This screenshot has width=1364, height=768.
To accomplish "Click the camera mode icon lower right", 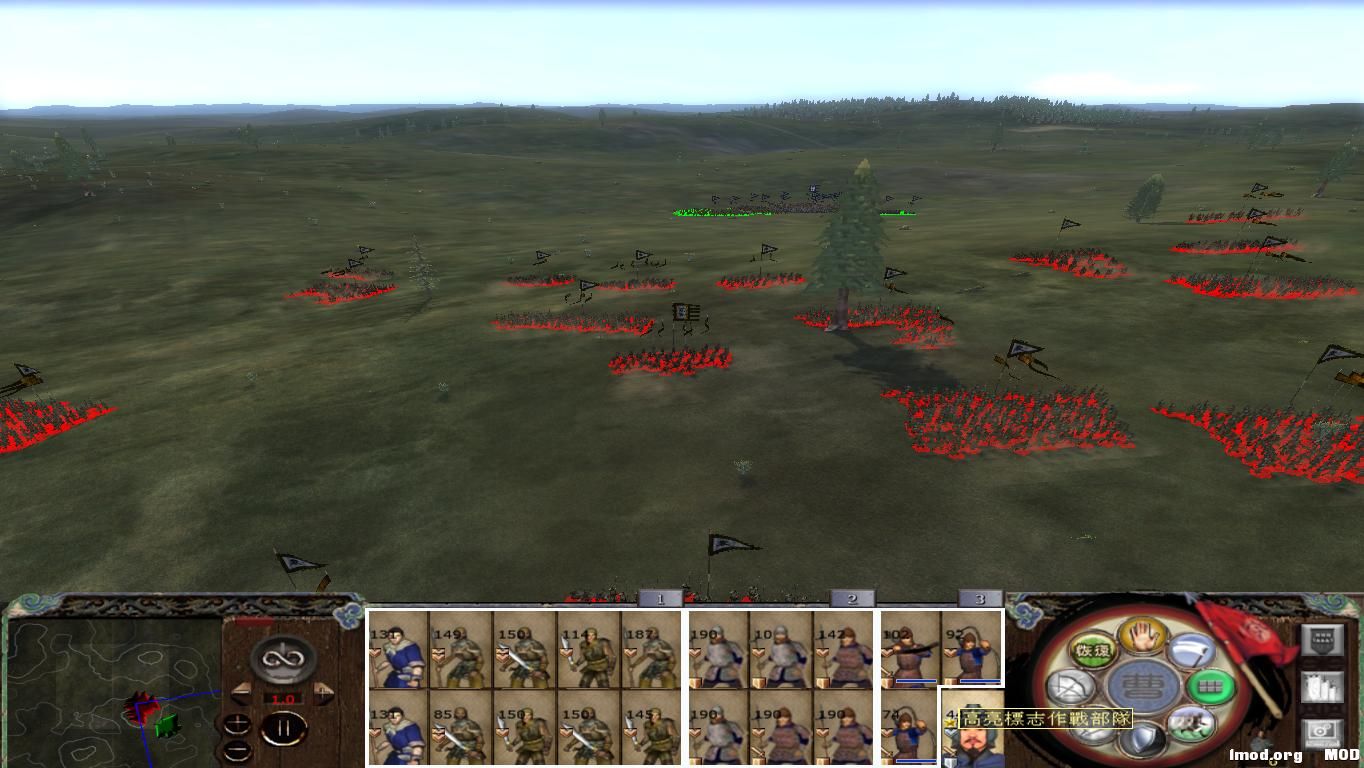I will 1320,733.
